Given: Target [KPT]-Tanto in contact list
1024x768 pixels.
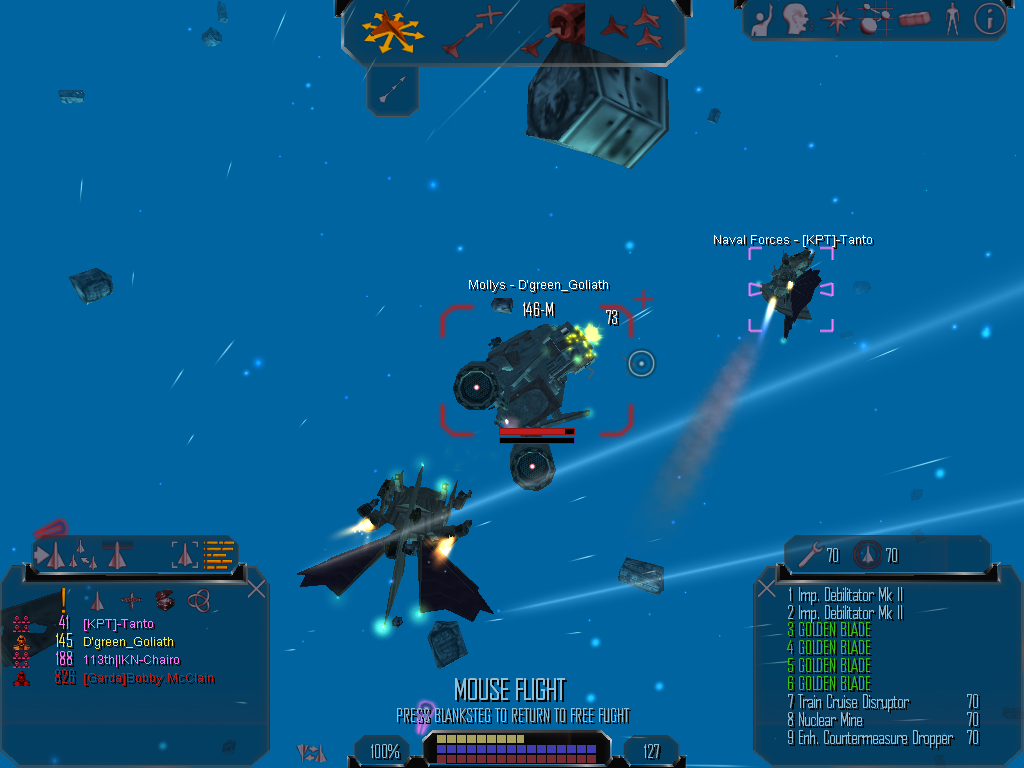Looking at the screenshot, I should (118, 624).
